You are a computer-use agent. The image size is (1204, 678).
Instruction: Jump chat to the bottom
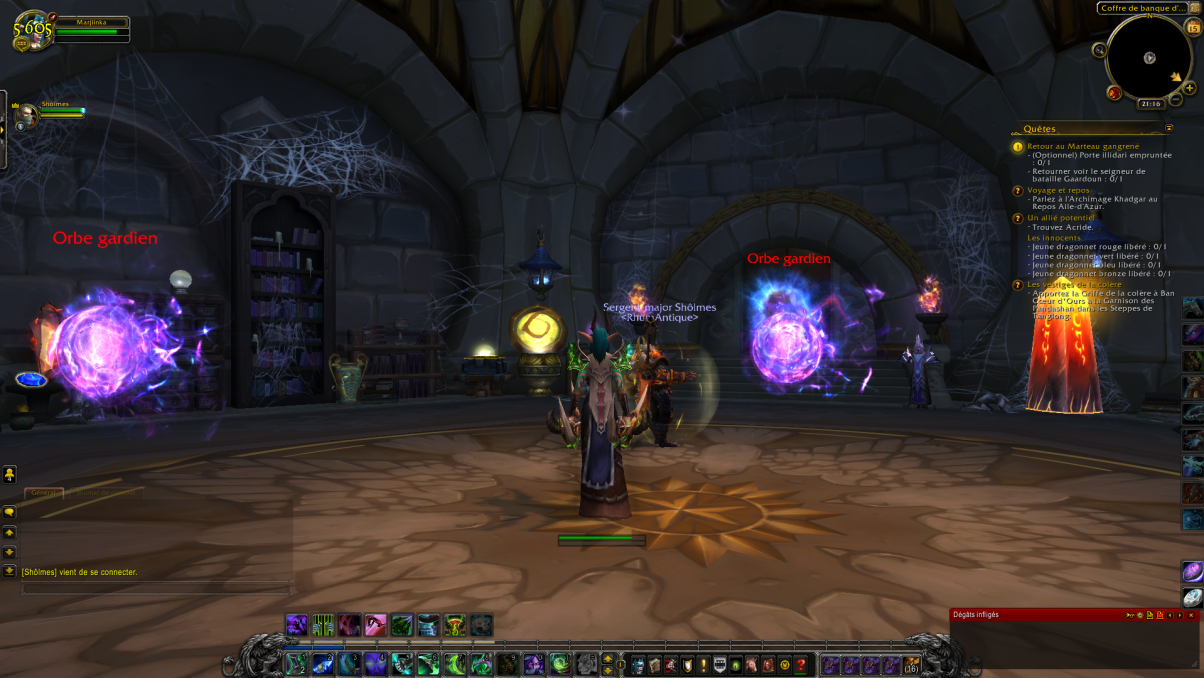9,570
